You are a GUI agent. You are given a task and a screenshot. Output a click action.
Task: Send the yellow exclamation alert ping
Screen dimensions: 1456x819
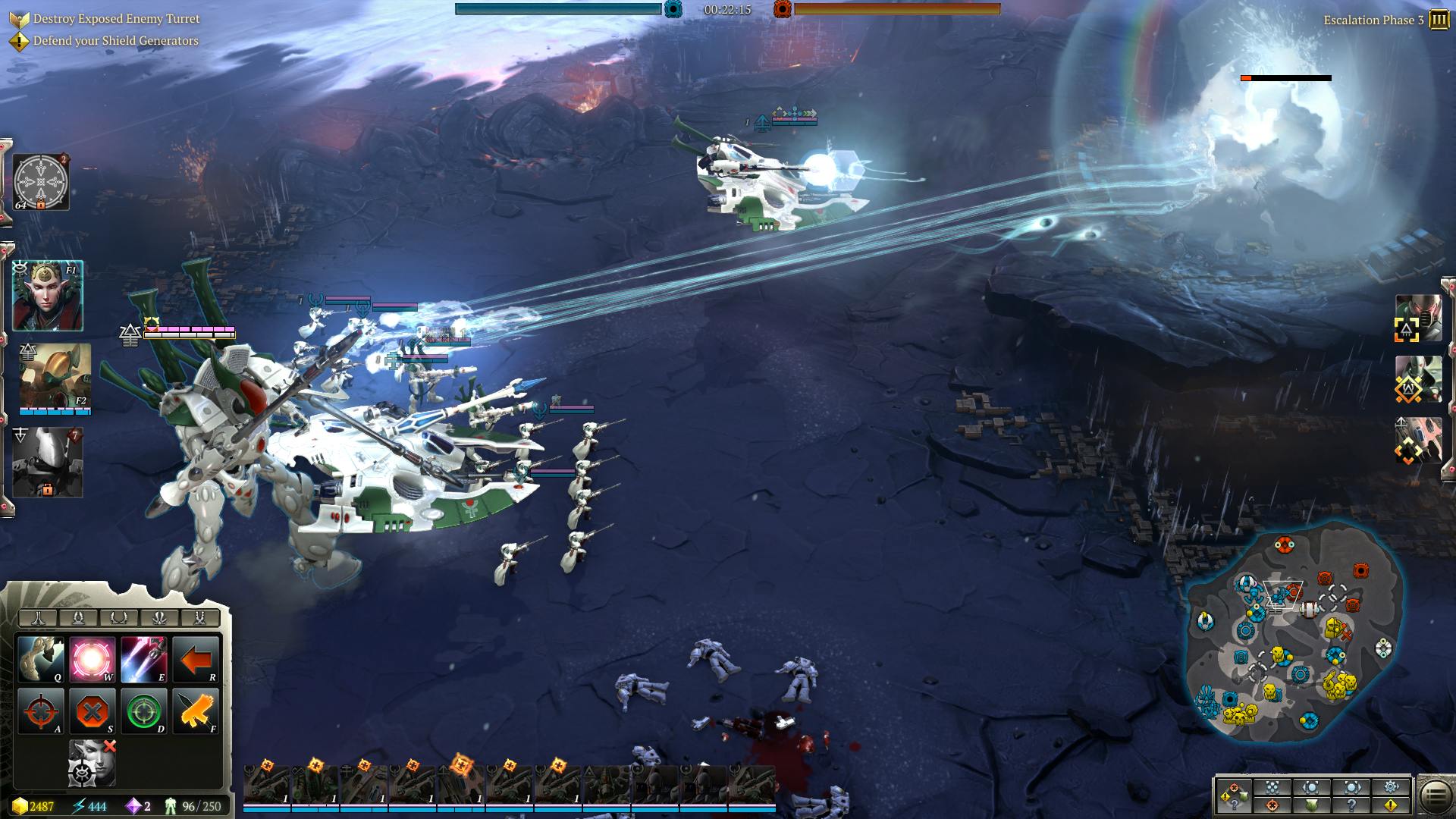point(1391,805)
